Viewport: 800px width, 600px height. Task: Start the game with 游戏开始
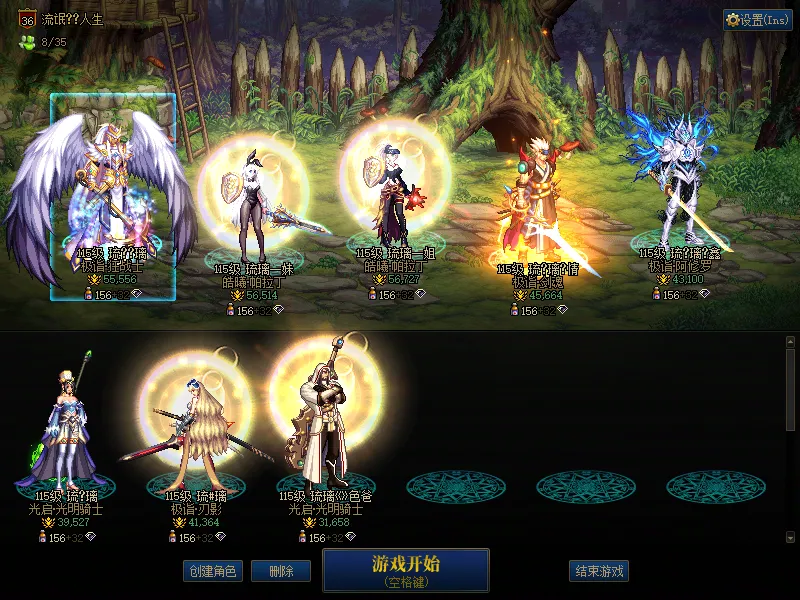tap(405, 570)
